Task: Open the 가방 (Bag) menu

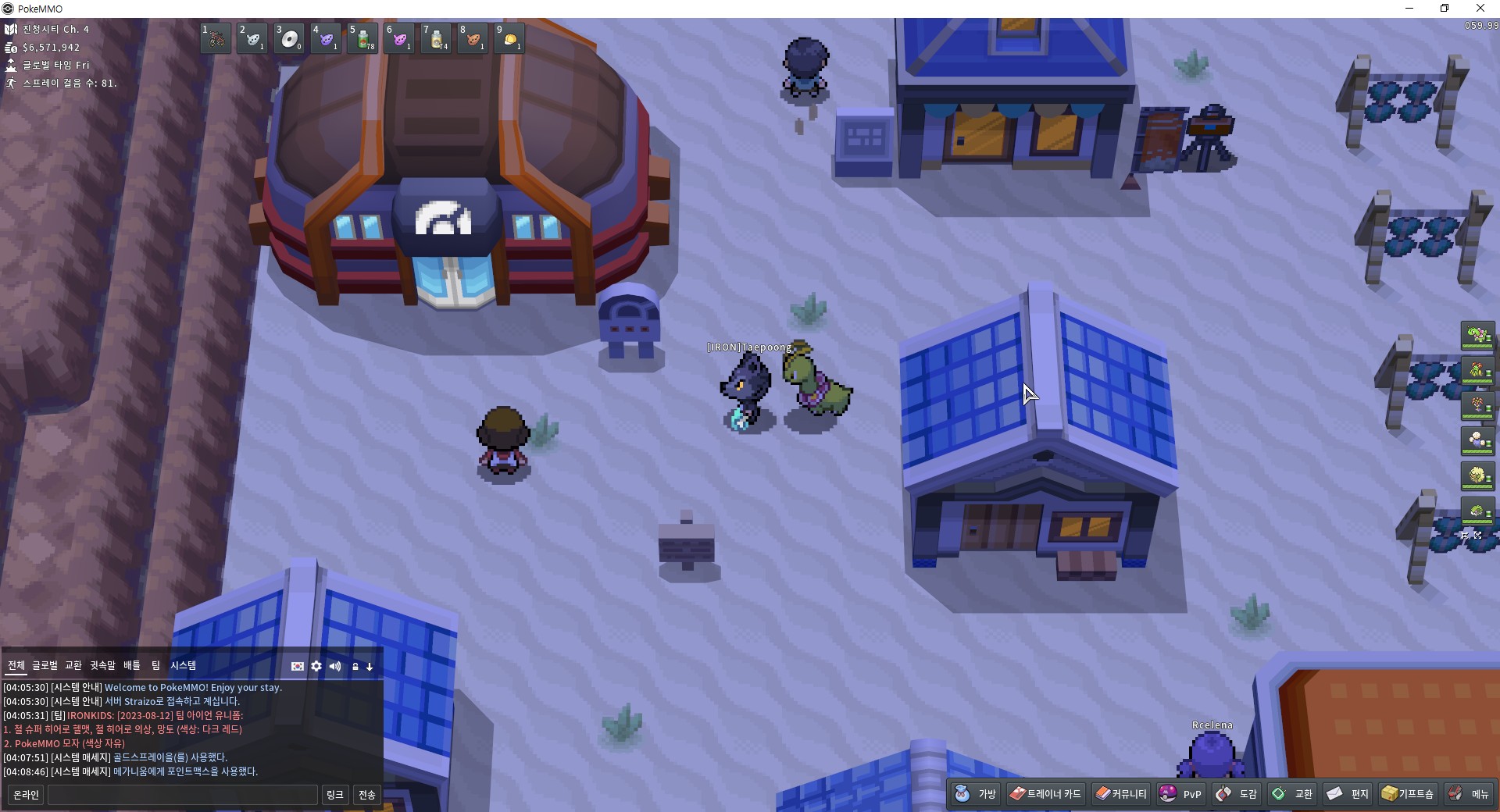Action: (x=976, y=794)
